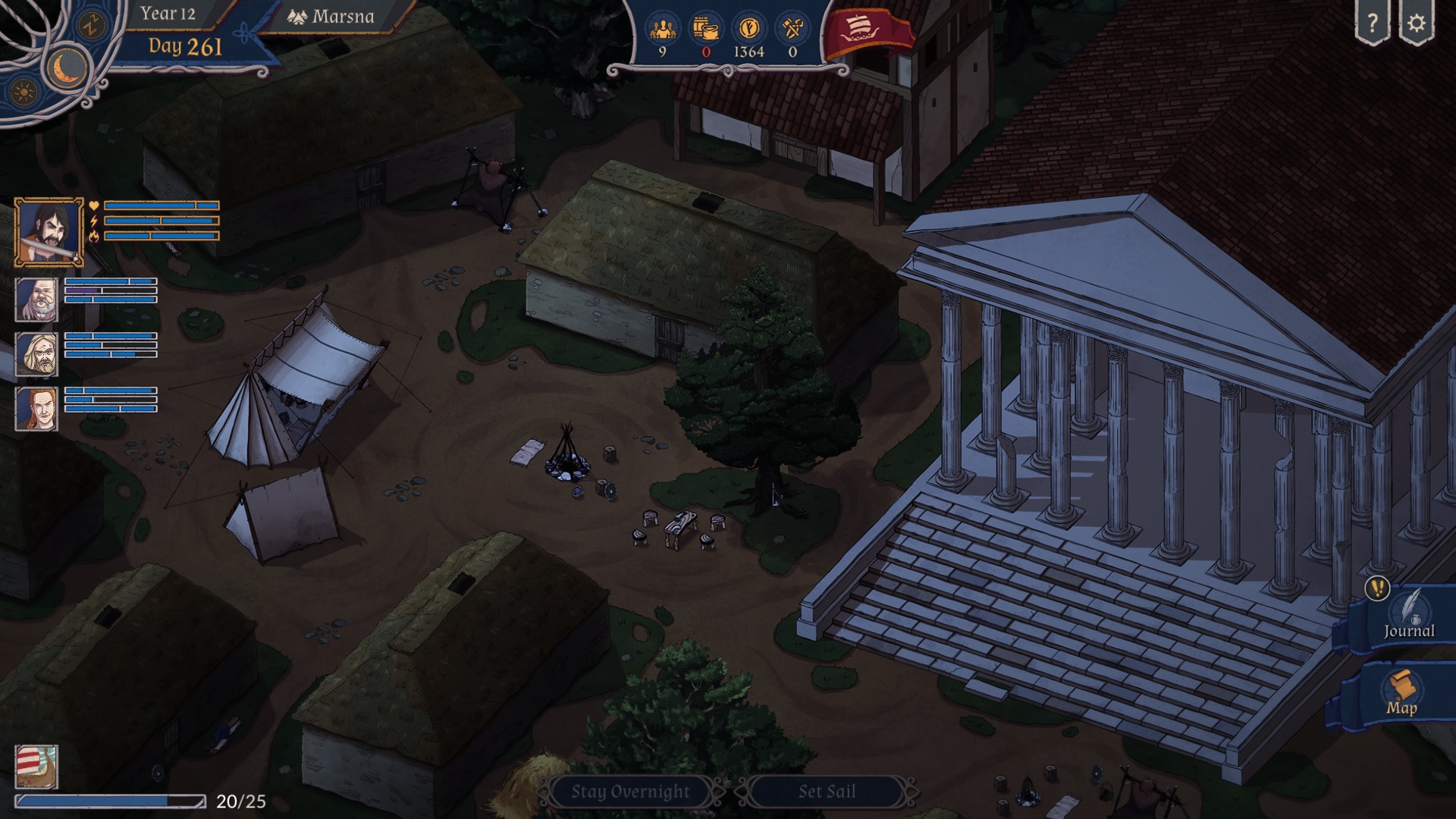This screenshot has height=819, width=1456.
Task: Select the blond bearded companion portrait
Action: pyautogui.click(x=36, y=354)
